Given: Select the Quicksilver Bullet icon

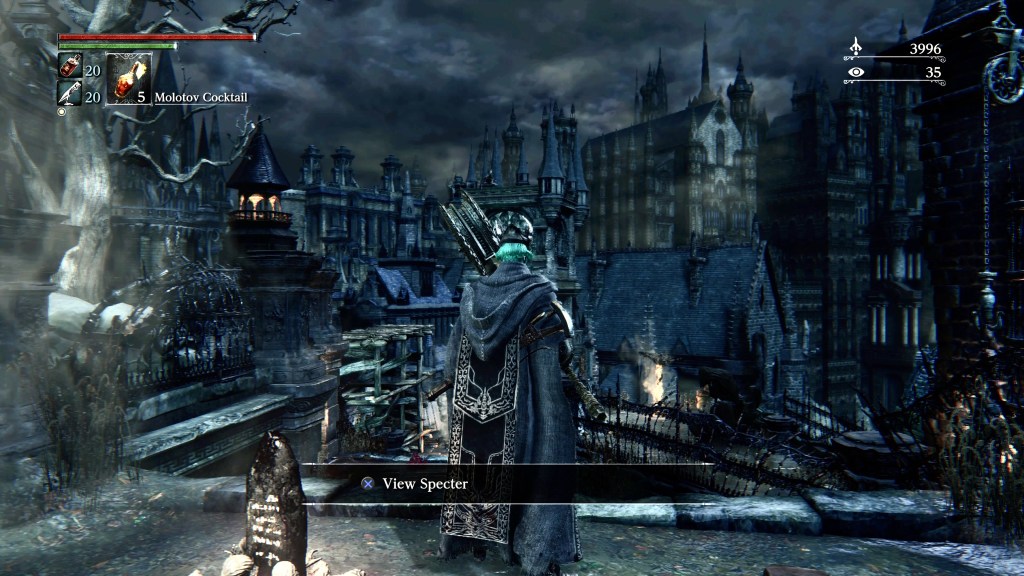Looking at the screenshot, I should (x=69, y=94).
